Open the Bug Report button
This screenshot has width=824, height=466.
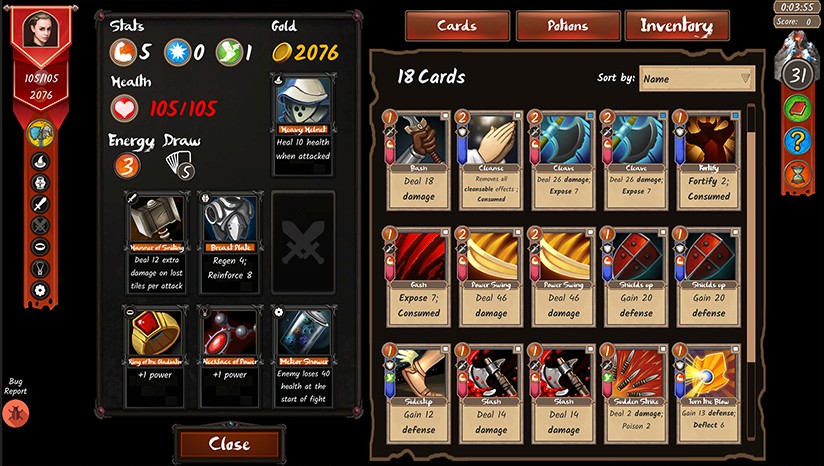pyautogui.click(x=16, y=412)
